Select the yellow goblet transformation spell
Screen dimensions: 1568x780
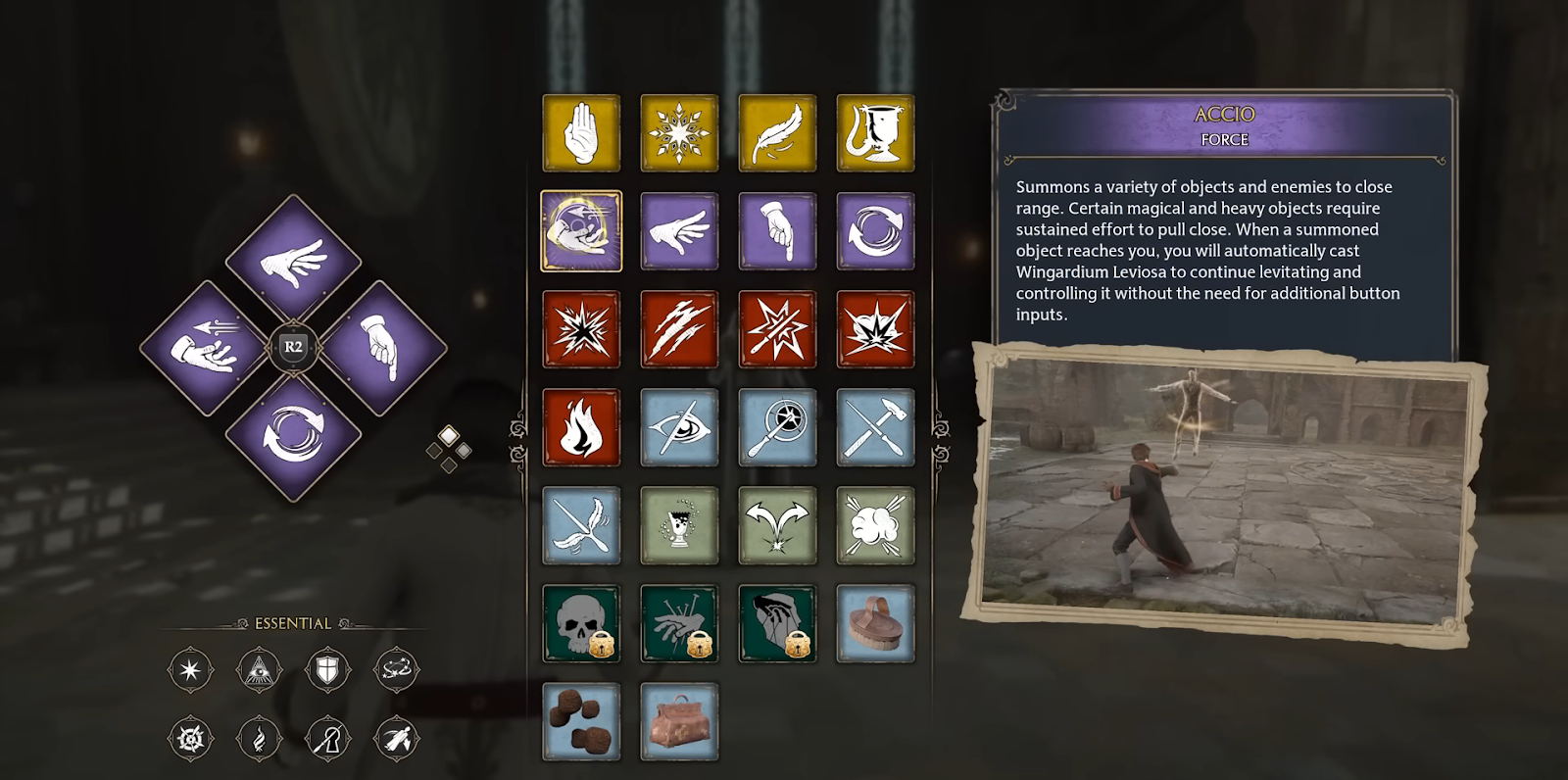[875, 133]
